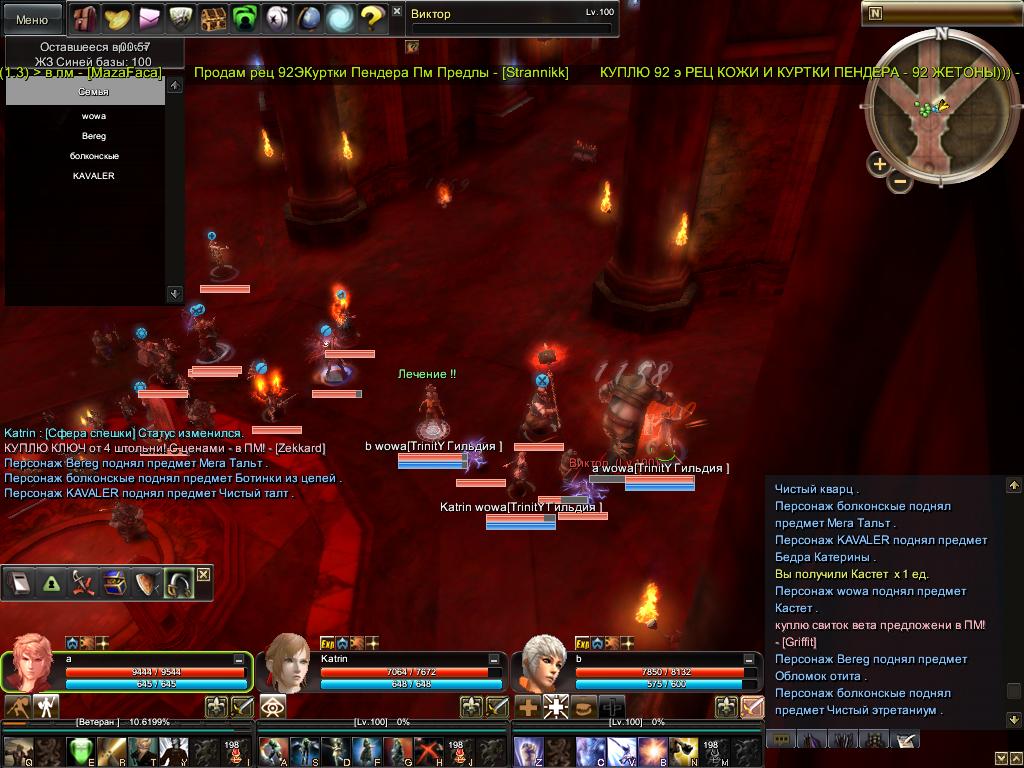Zoom in the minimap with plus button
This screenshot has height=768, width=1024.
click(x=879, y=164)
